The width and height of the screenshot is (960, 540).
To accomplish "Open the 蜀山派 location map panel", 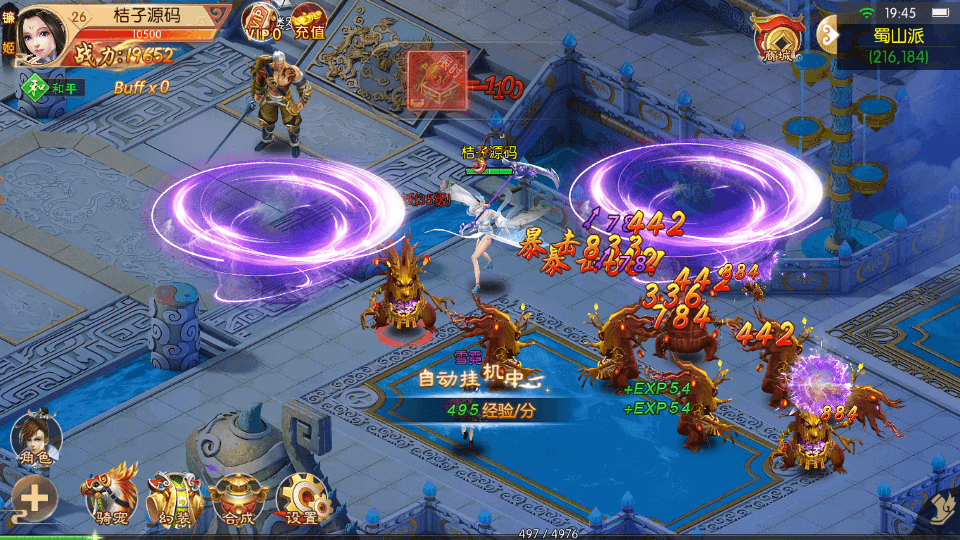I will tap(897, 45).
